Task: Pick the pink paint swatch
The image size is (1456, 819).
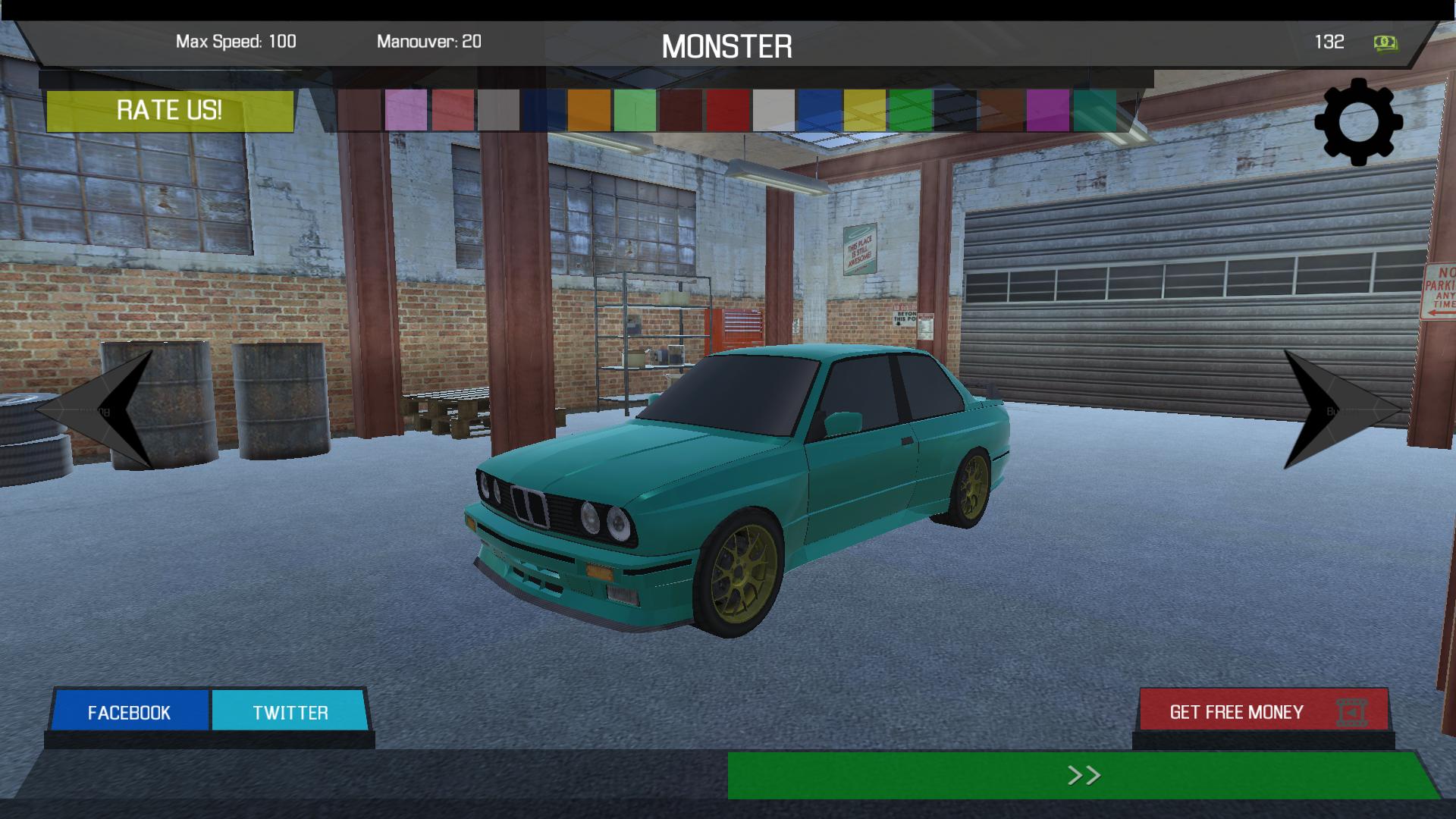Action: [404, 114]
